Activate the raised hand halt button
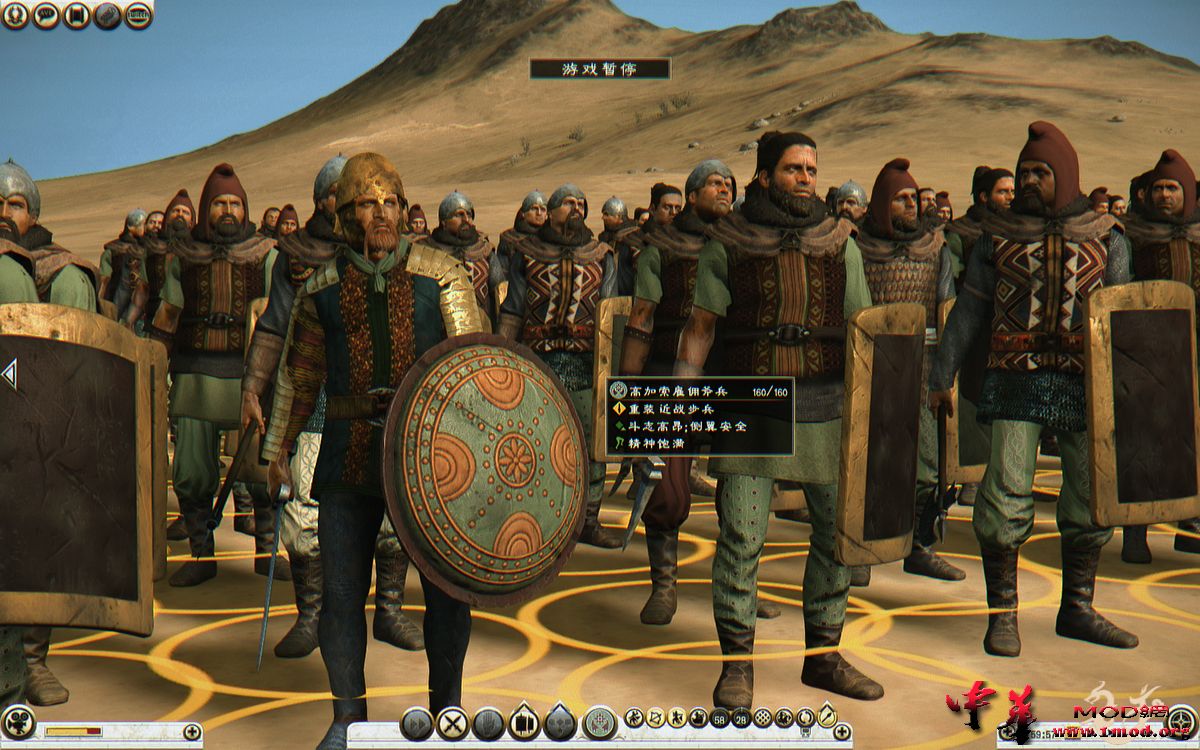Screen dimensions: 1200x750 click(488, 723)
